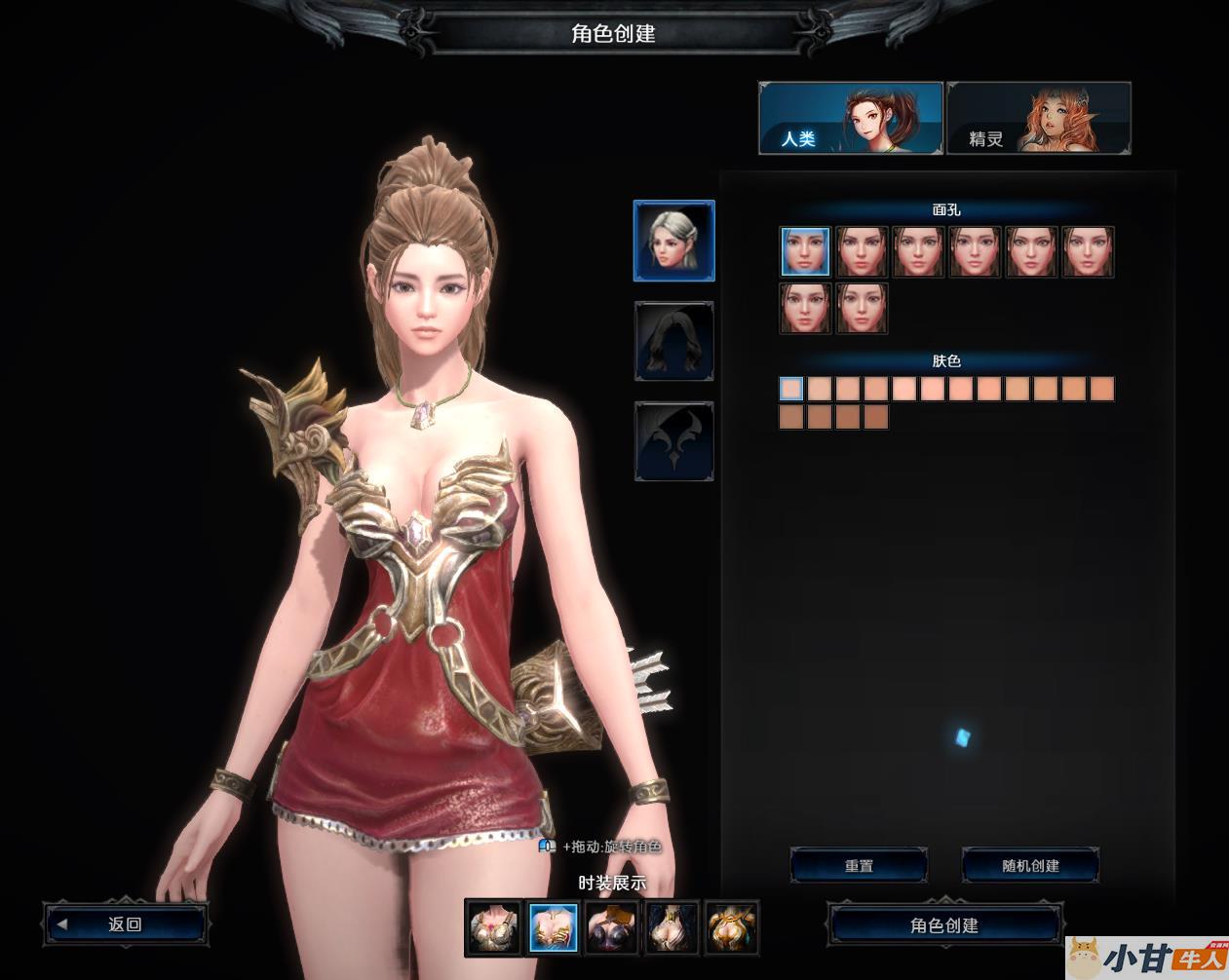Select the 人类 (Human) race tab
1229x980 pixels.
pyautogui.click(x=850, y=119)
